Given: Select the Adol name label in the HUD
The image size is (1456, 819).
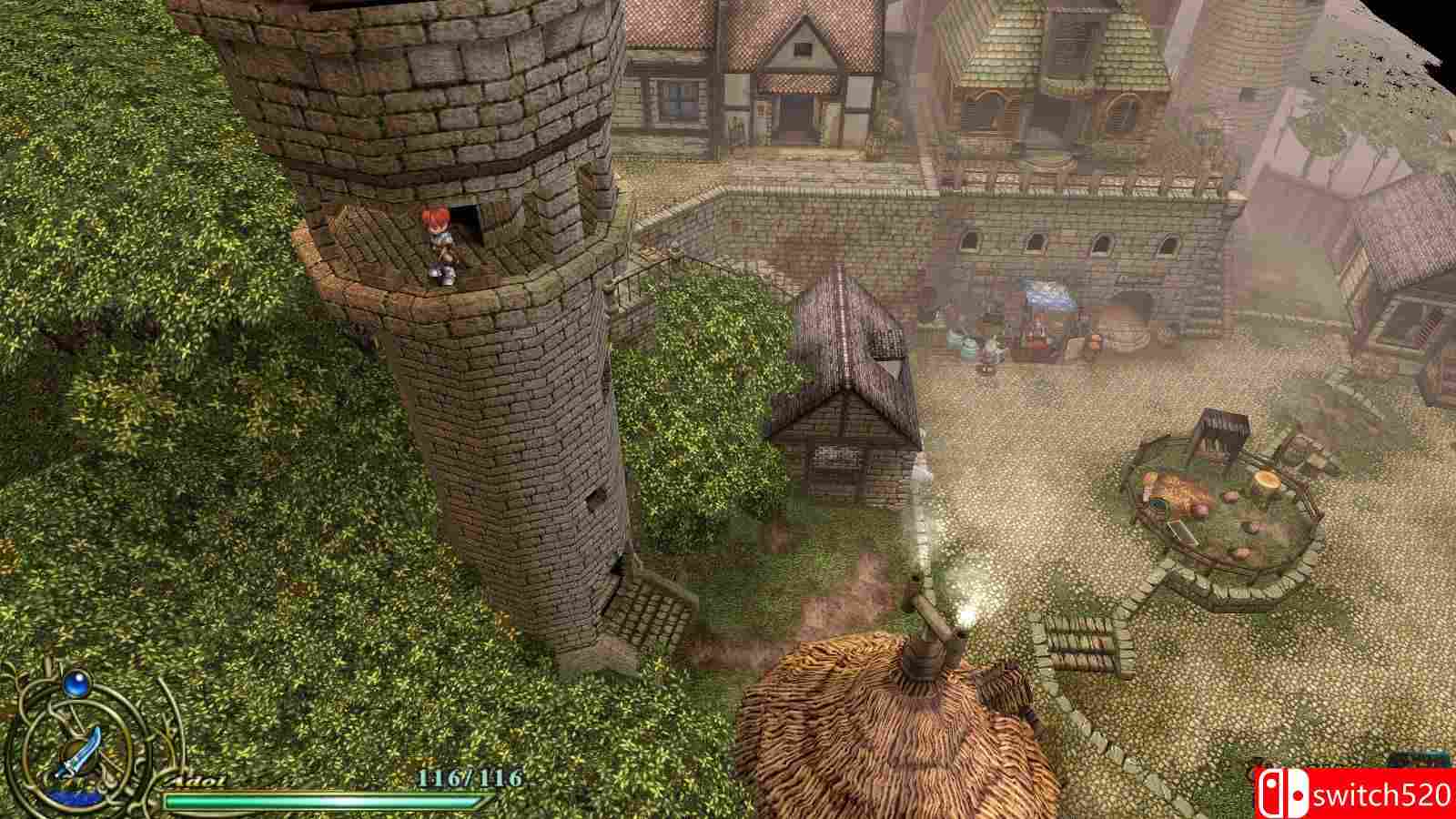Looking at the screenshot, I should [196, 781].
